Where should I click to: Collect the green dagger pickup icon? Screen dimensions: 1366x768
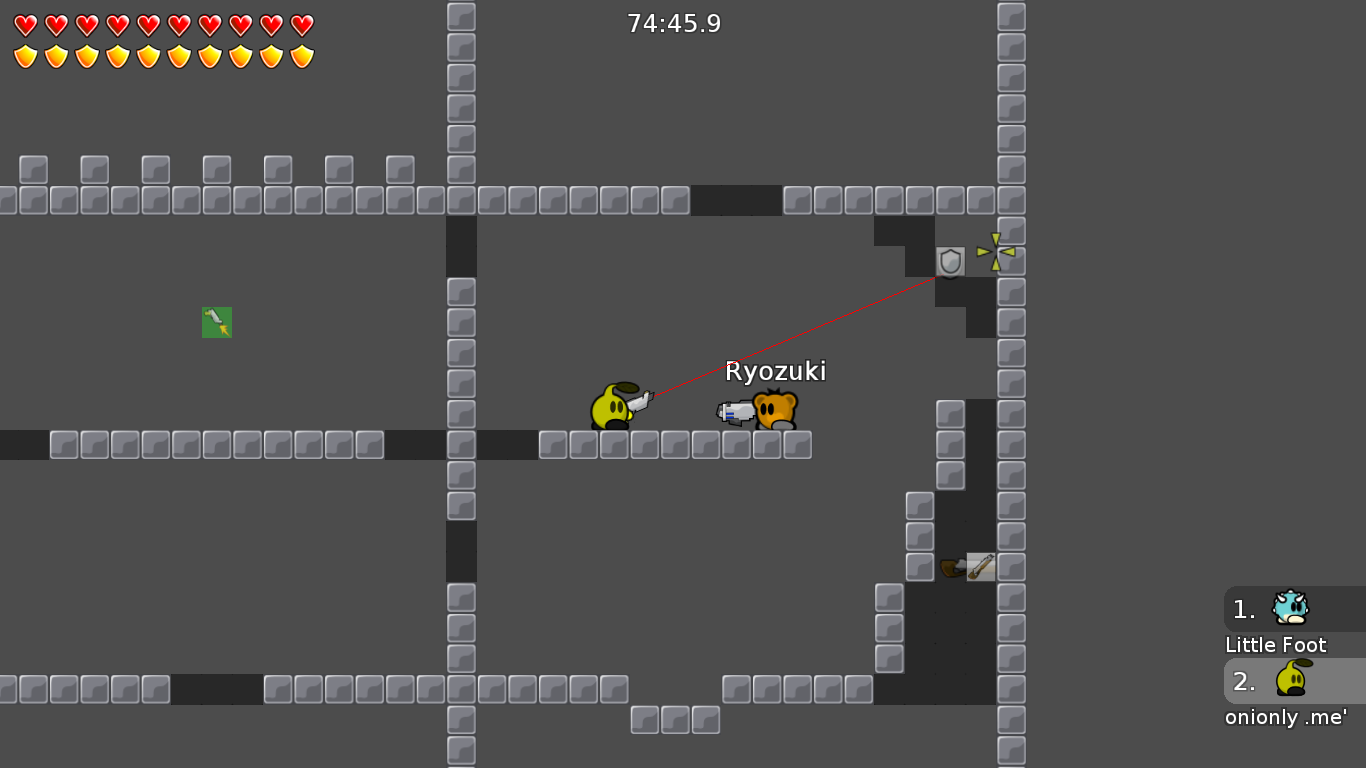pos(217,321)
